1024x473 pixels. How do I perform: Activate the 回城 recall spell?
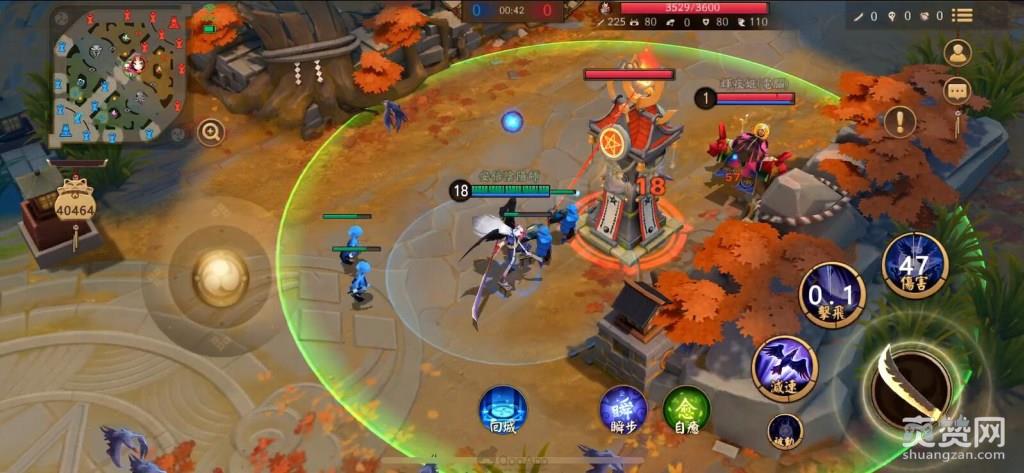pos(502,410)
